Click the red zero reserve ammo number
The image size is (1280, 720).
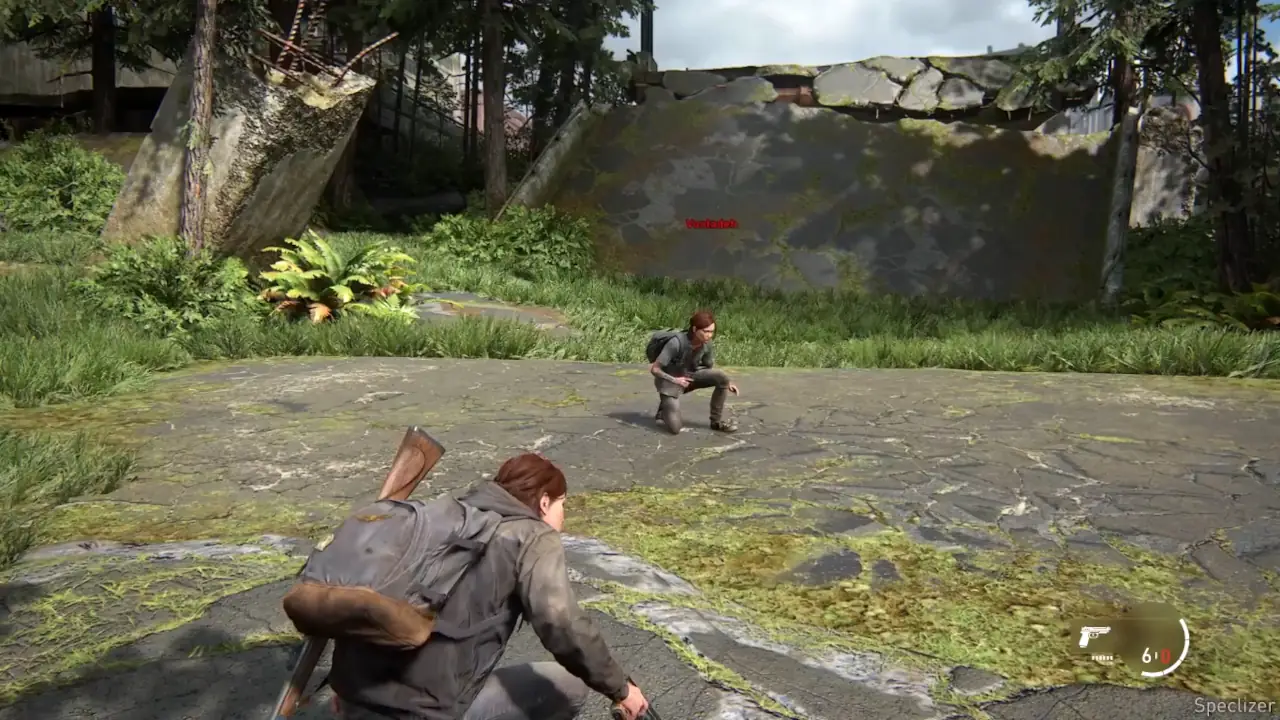click(1166, 657)
